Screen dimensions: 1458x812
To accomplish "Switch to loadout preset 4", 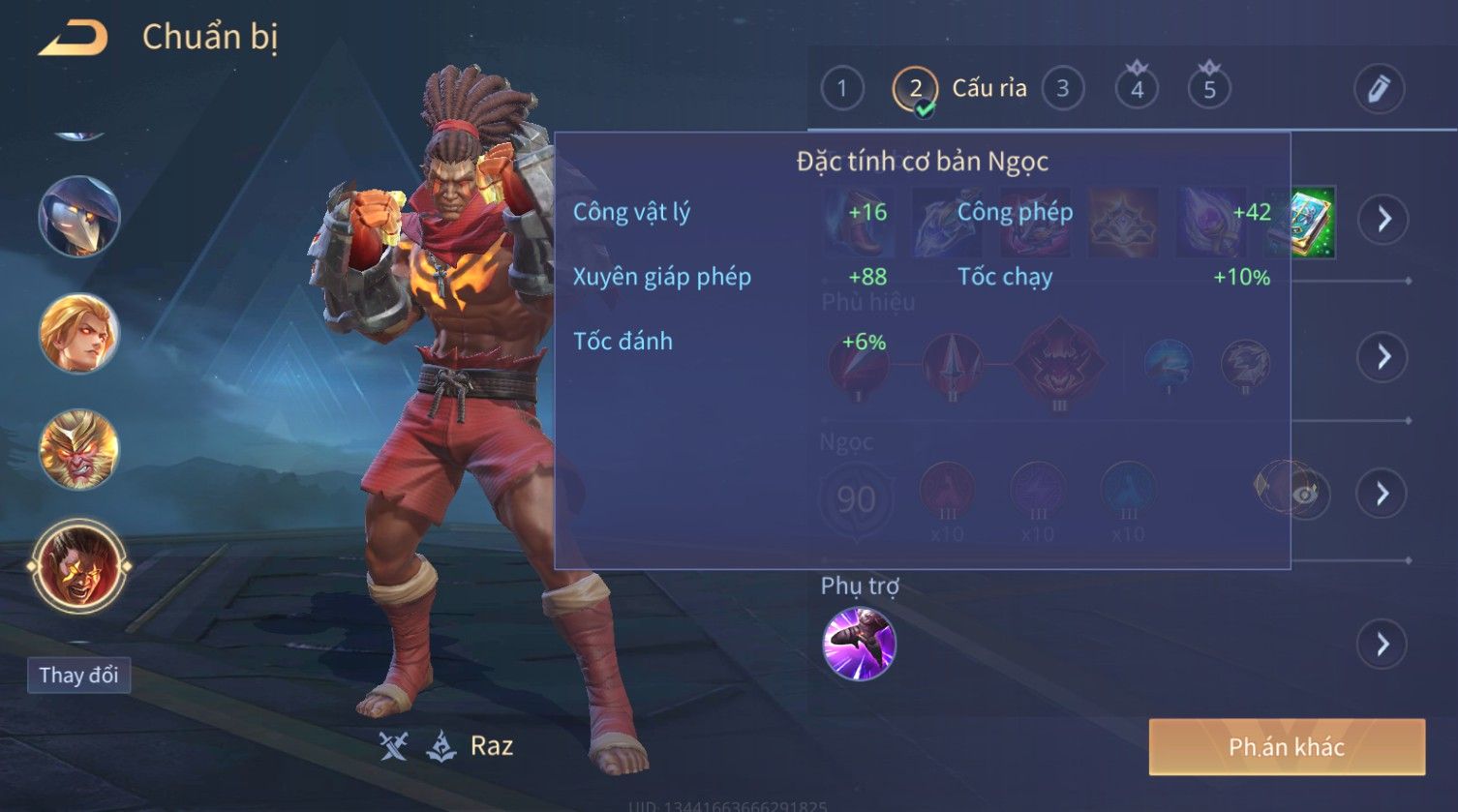I will tap(1137, 89).
